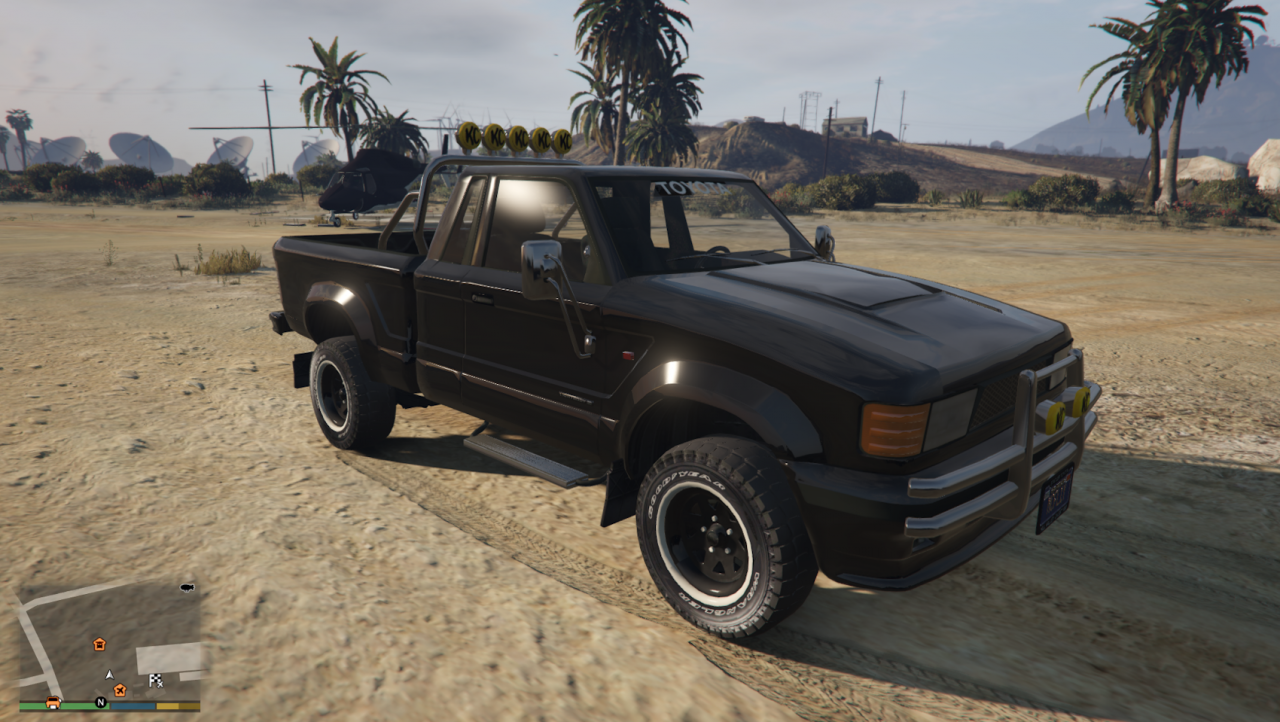This screenshot has width=1280, height=722.
Task: Select the orange house blip on the minimap
Action: 99,645
